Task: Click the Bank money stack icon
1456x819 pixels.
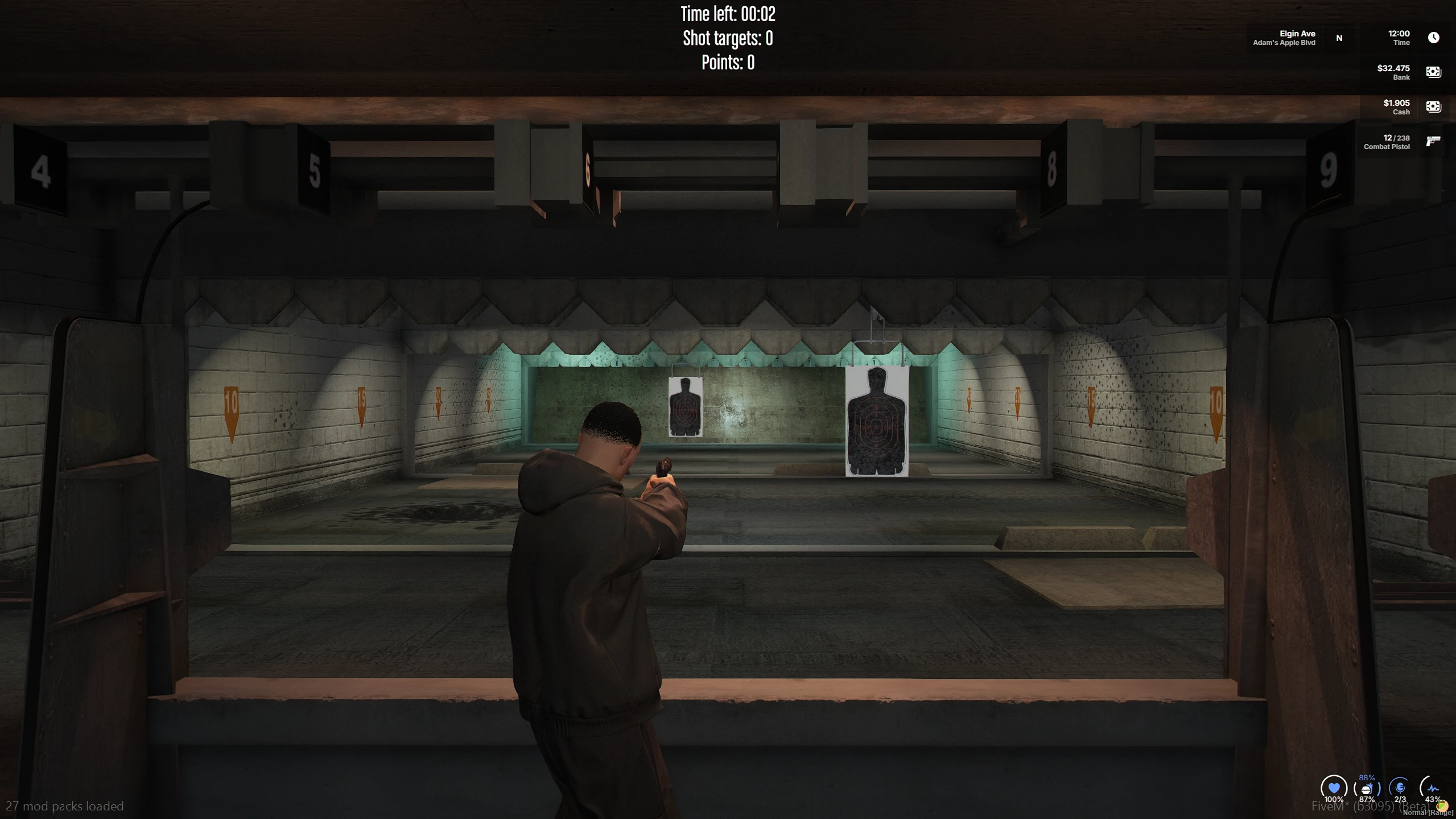Action: (x=1434, y=72)
